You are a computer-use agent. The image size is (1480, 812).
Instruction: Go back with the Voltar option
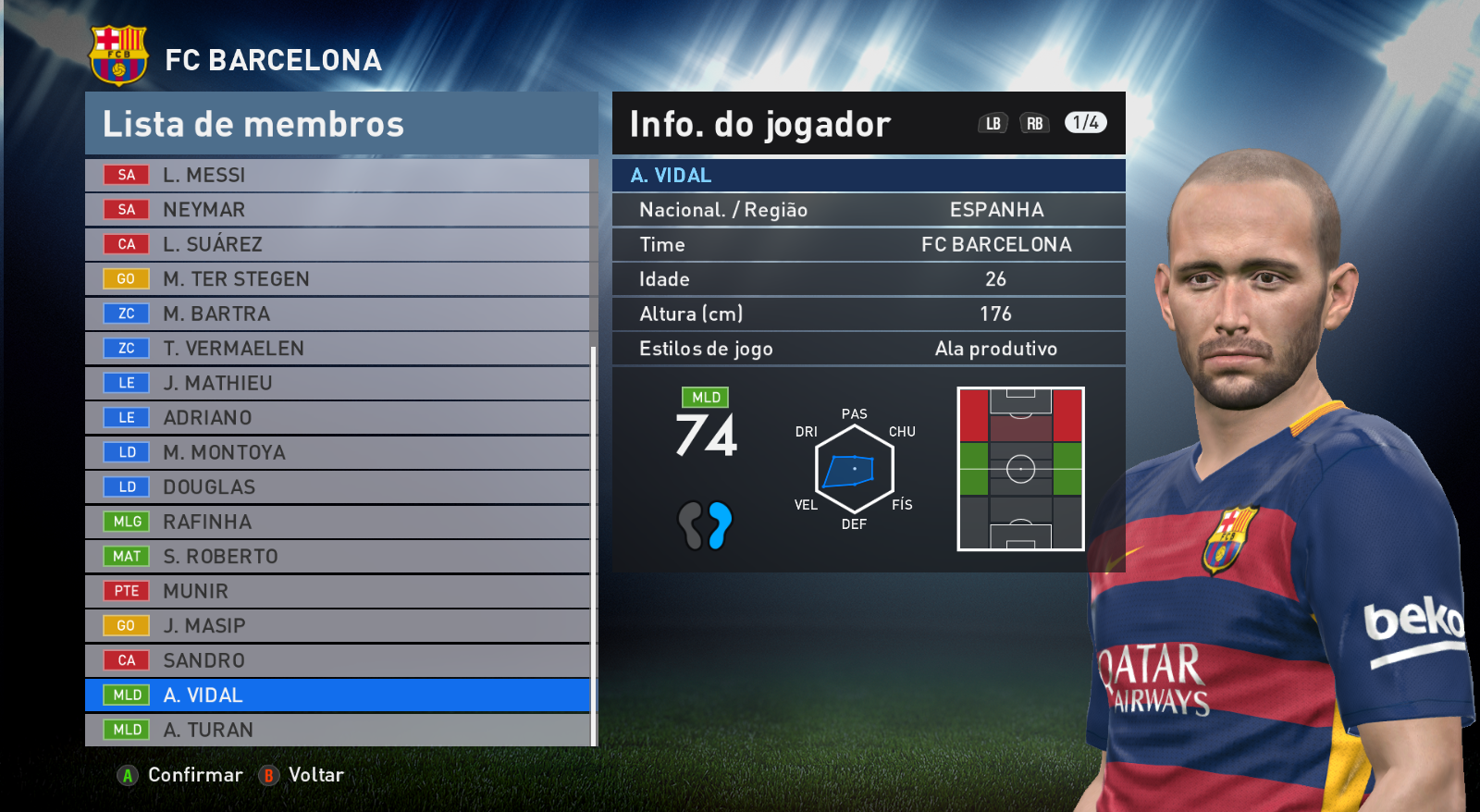302,775
